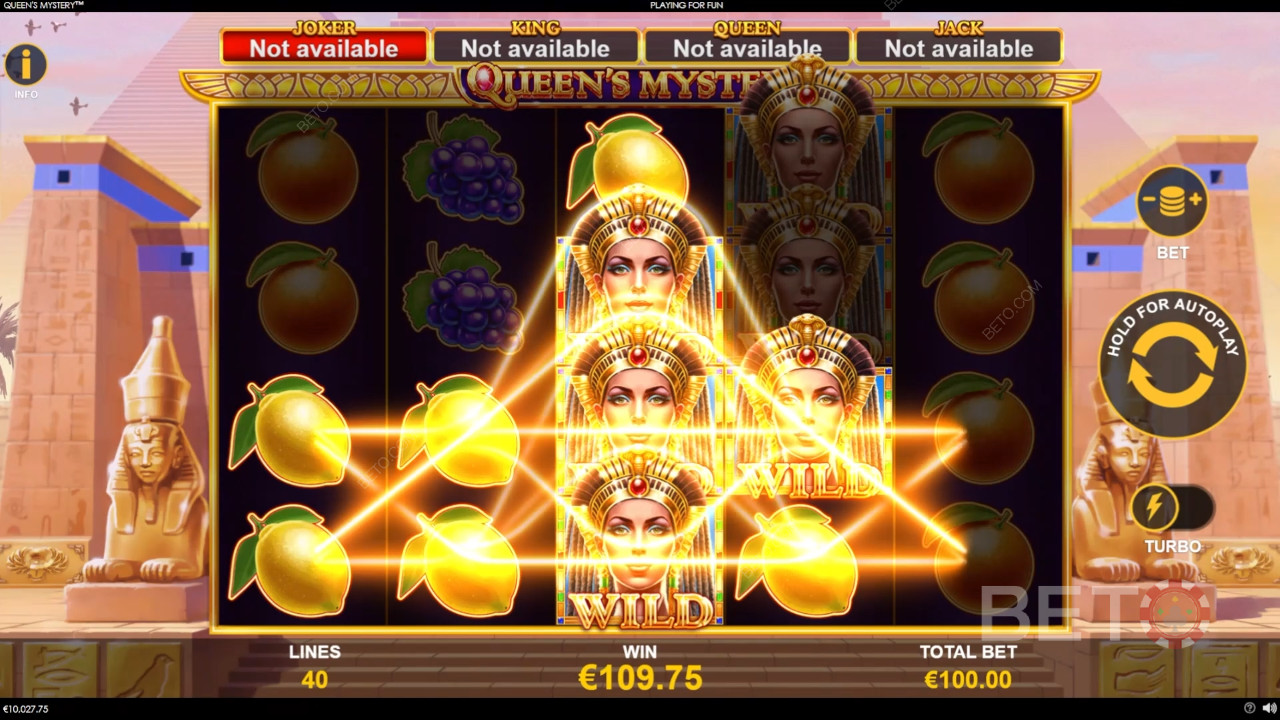Mute sound with the speaker icon
Viewport: 1280px width, 720px height.
pos(1267,709)
